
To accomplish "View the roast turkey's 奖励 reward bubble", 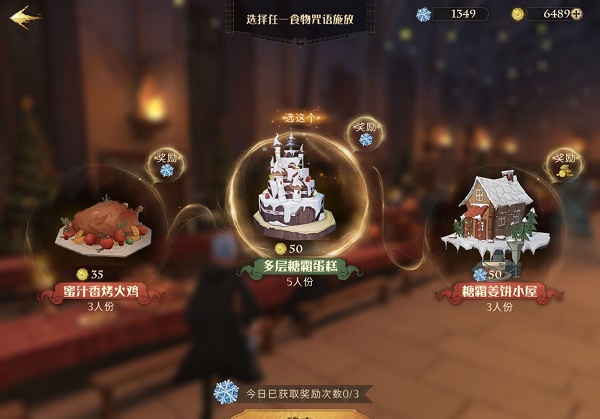I will [164, 164].
